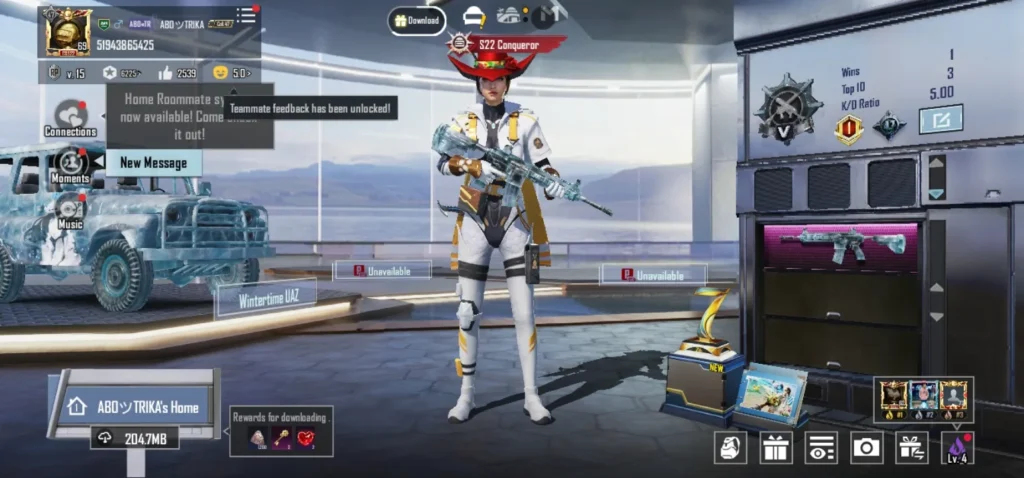Image resolution: width=1024 pixels, height=478 pixels.
Task: Click the Download button
Action: (417, 21)
